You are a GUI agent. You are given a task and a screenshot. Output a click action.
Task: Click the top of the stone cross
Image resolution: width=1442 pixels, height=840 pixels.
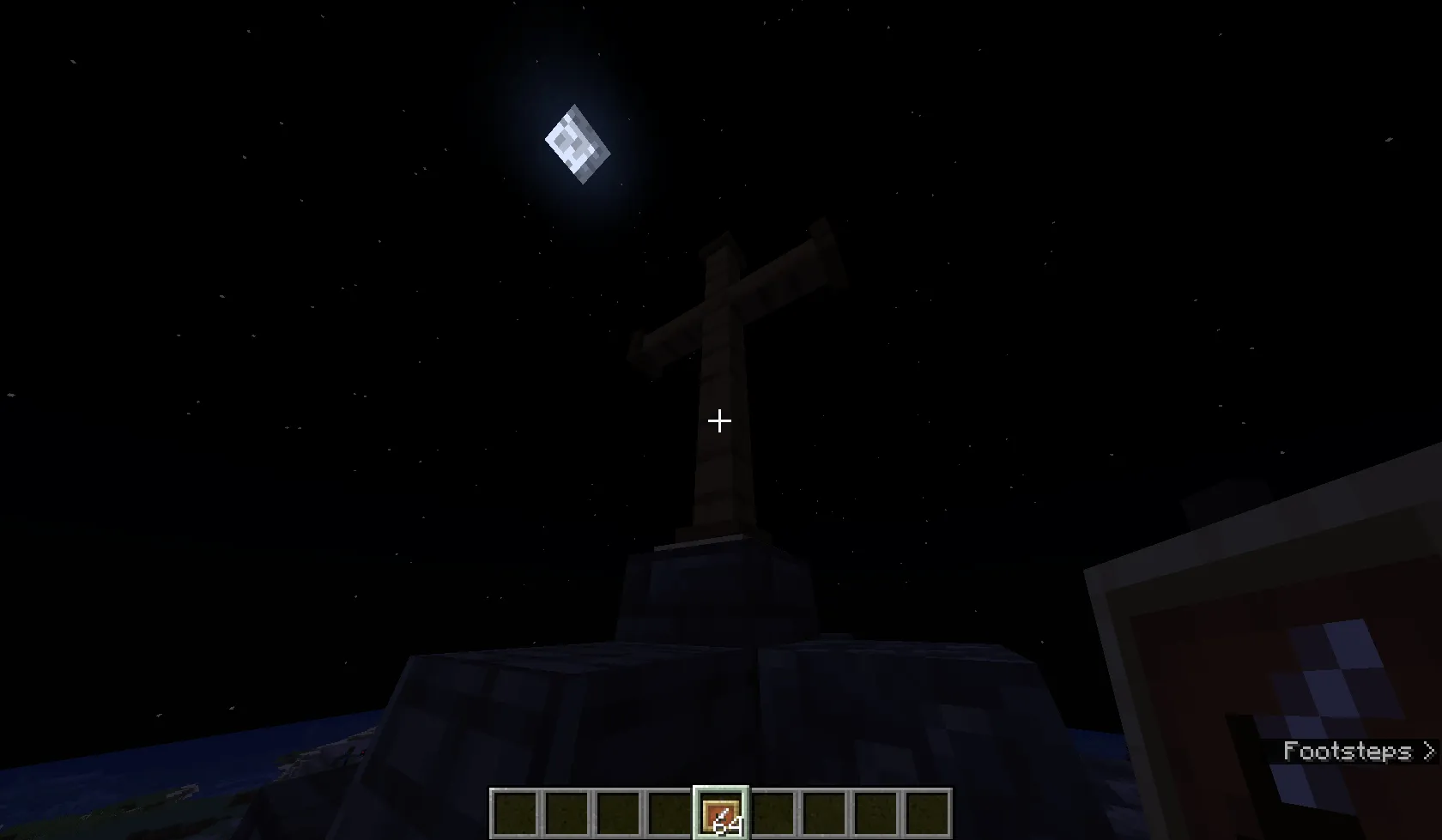point(721,249)
